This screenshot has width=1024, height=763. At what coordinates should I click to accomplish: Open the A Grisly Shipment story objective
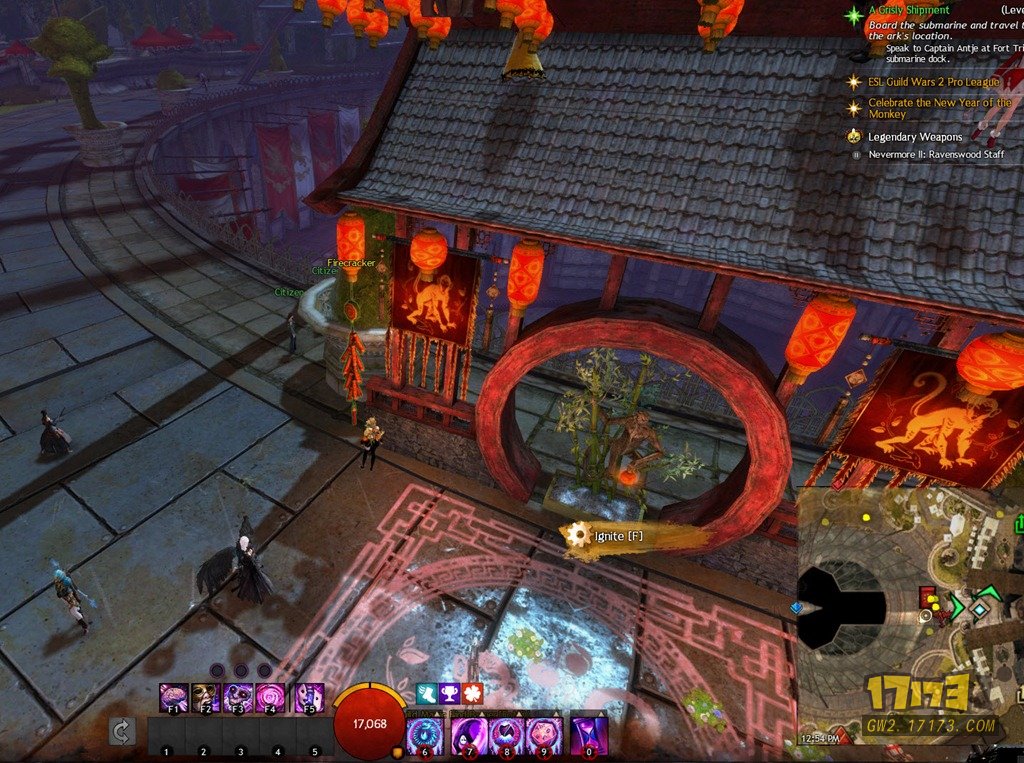[908, 11]
